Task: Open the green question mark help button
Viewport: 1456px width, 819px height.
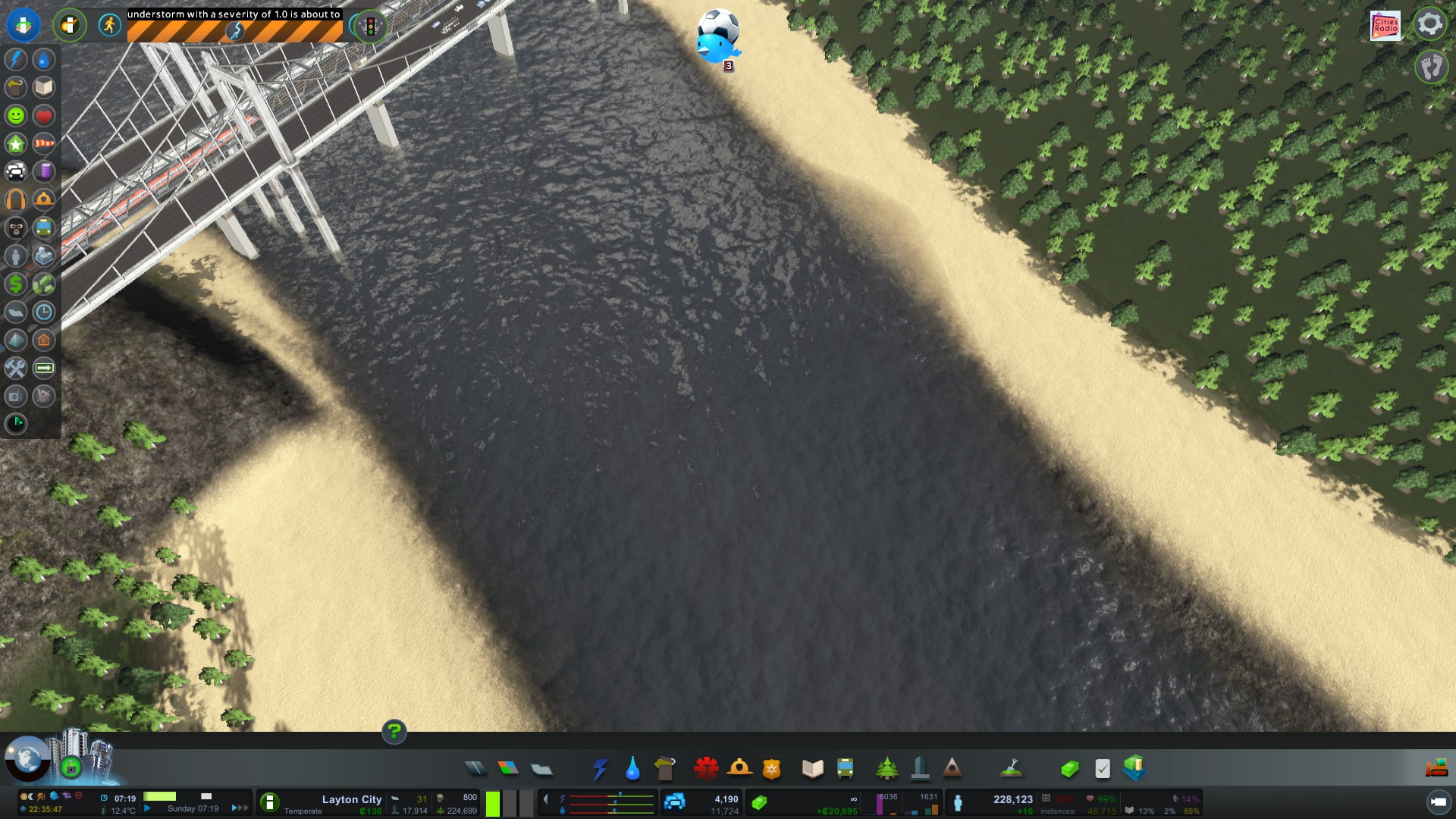Action: [x=394, y=732]
